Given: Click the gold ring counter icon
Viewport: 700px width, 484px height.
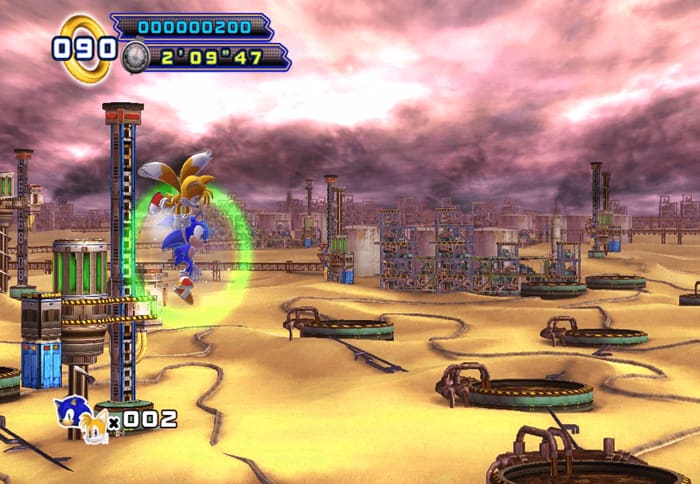Looking at the screenshot, I should 86,47.
